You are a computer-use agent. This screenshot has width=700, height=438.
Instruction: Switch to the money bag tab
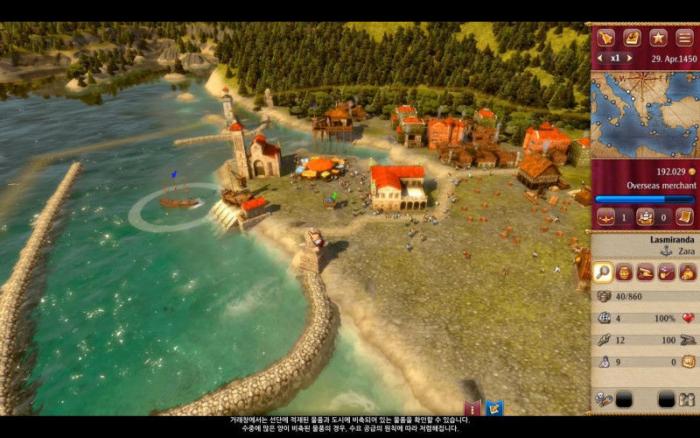[687, 272]
